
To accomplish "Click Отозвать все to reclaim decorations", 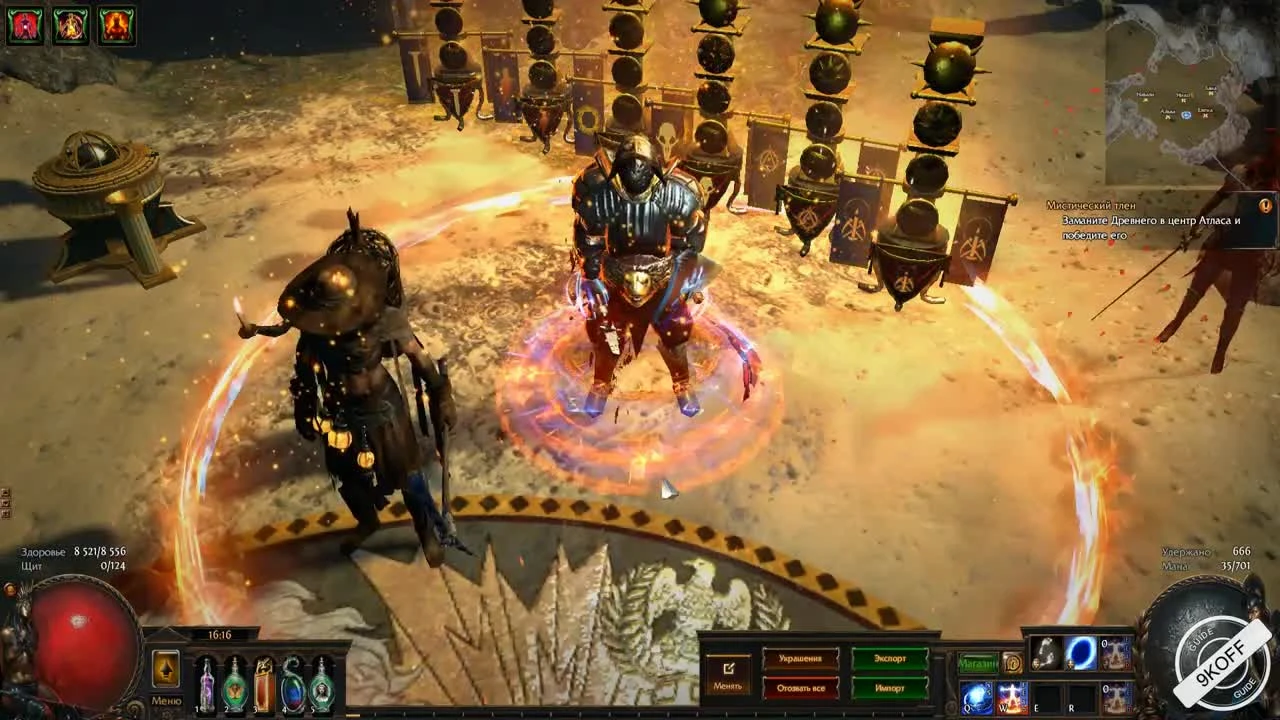I will (800, 688).
